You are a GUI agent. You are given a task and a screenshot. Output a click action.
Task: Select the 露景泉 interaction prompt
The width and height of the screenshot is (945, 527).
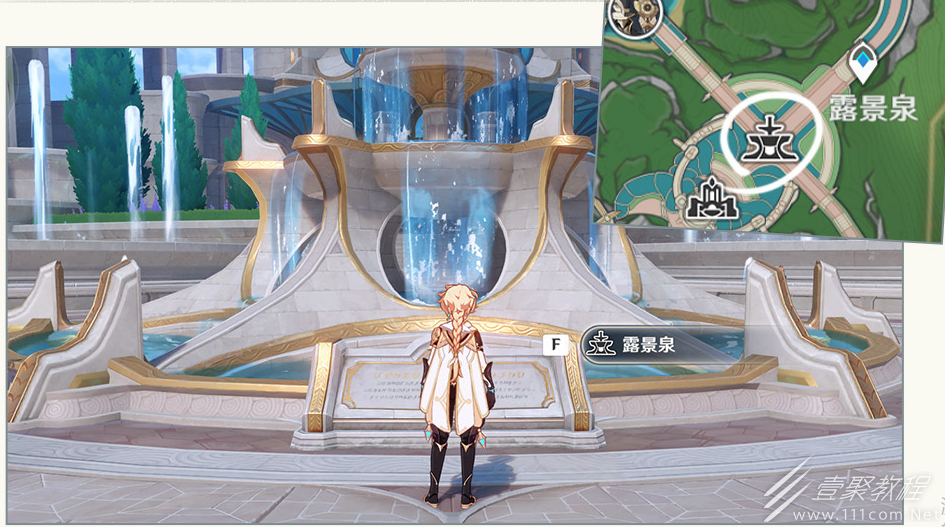[x=648, y=345]
